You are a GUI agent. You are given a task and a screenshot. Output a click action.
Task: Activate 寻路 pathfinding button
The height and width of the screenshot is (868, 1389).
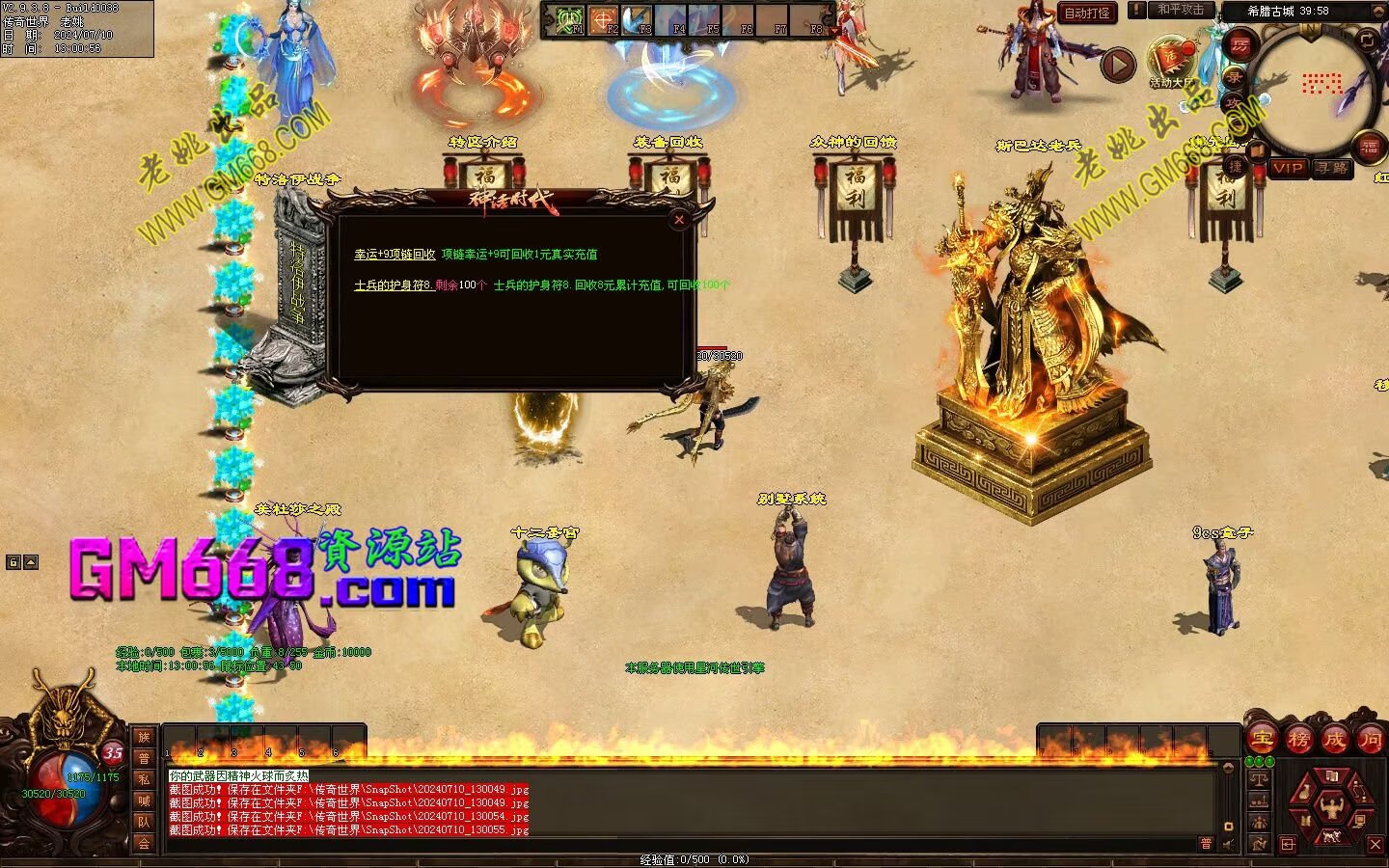[x=1332, y=168]
